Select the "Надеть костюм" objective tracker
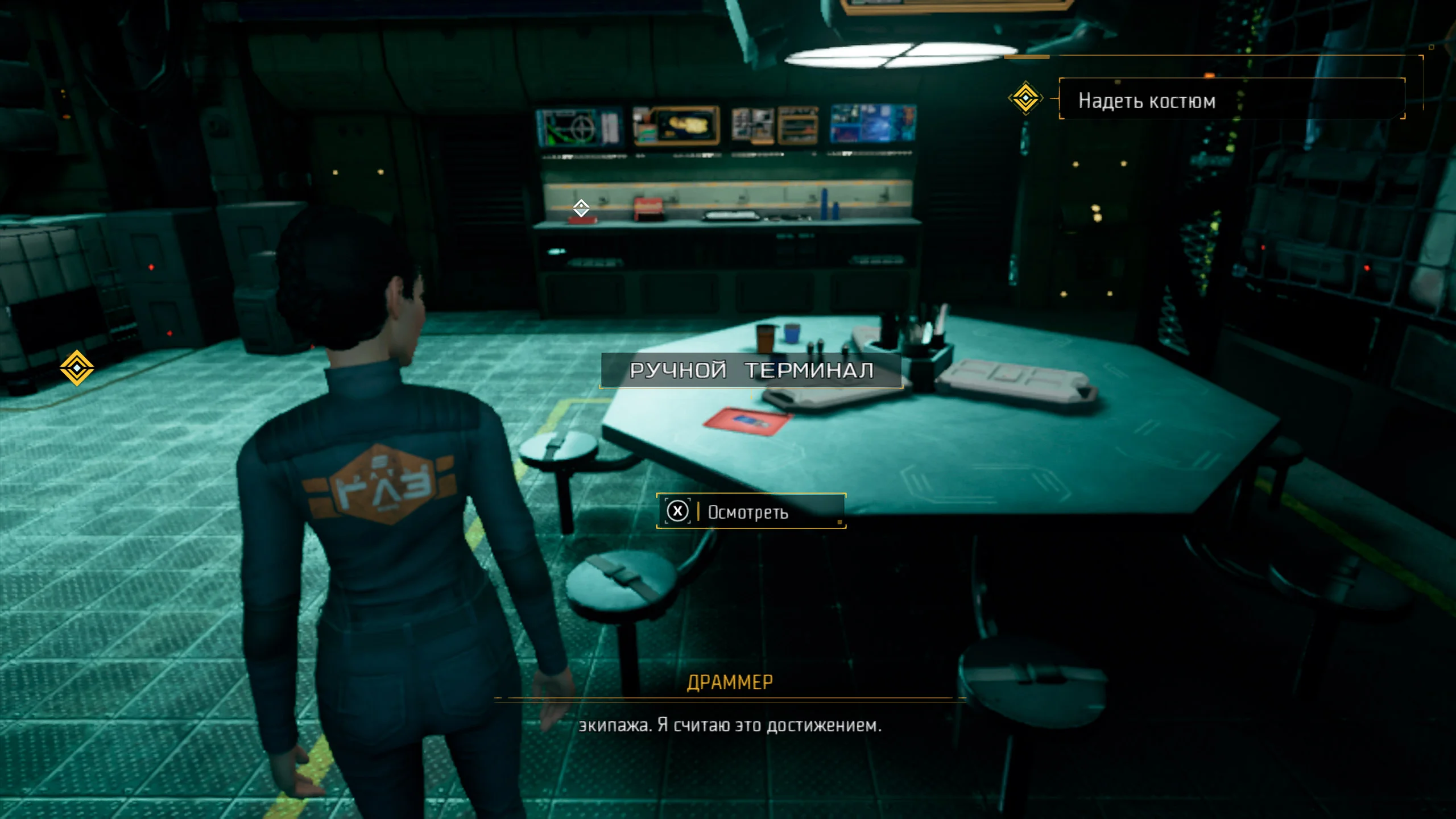The image size is (1456, 819). (x=1231, y=100)
